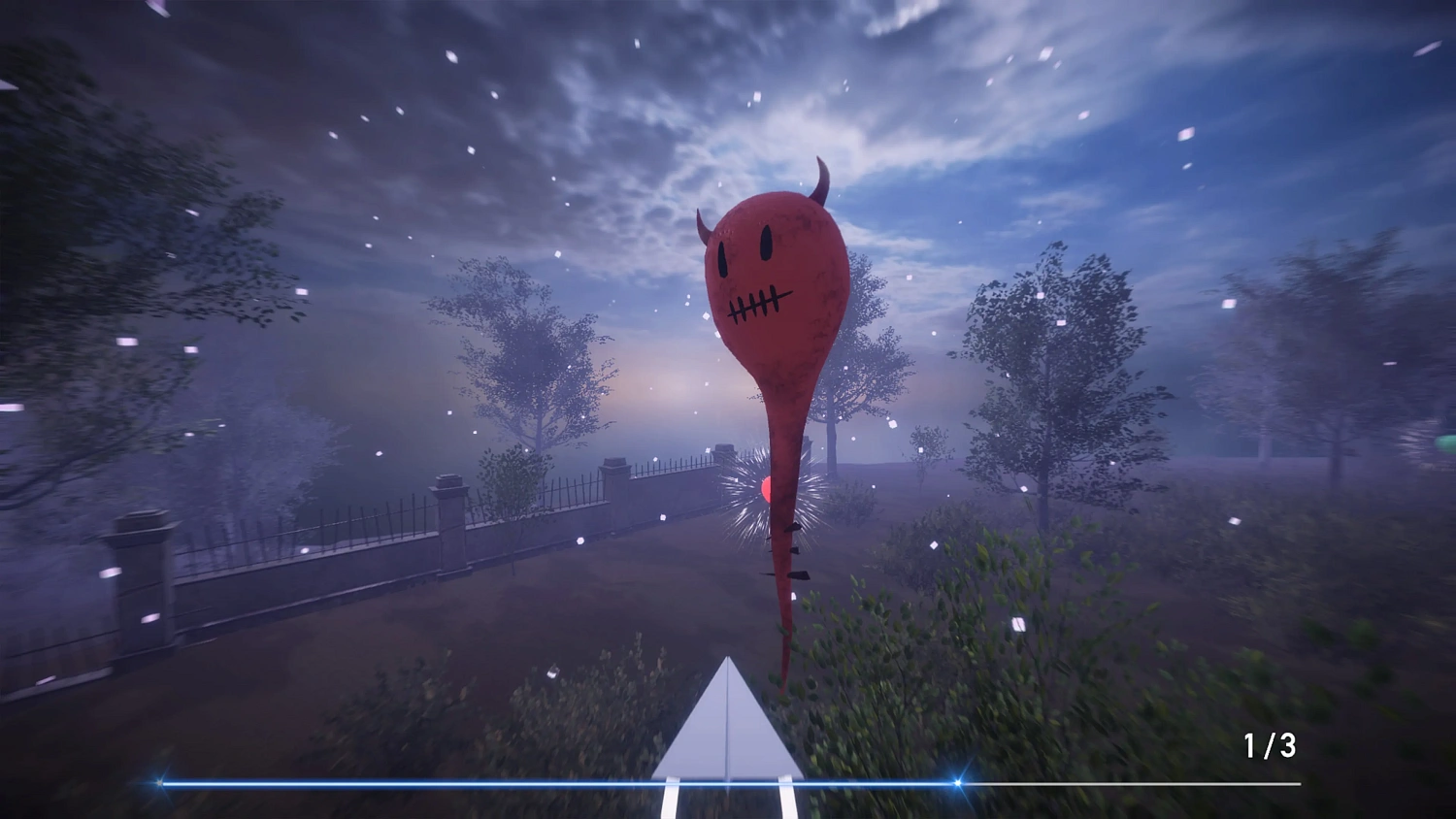Click the left endpoint of the progress bar
The height and width of the screenshot is (819, 1456).
157,781
